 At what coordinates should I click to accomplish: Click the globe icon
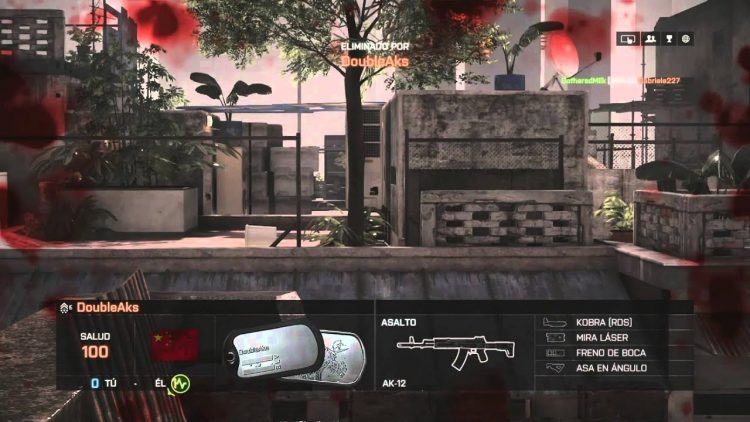coord(687,39)
